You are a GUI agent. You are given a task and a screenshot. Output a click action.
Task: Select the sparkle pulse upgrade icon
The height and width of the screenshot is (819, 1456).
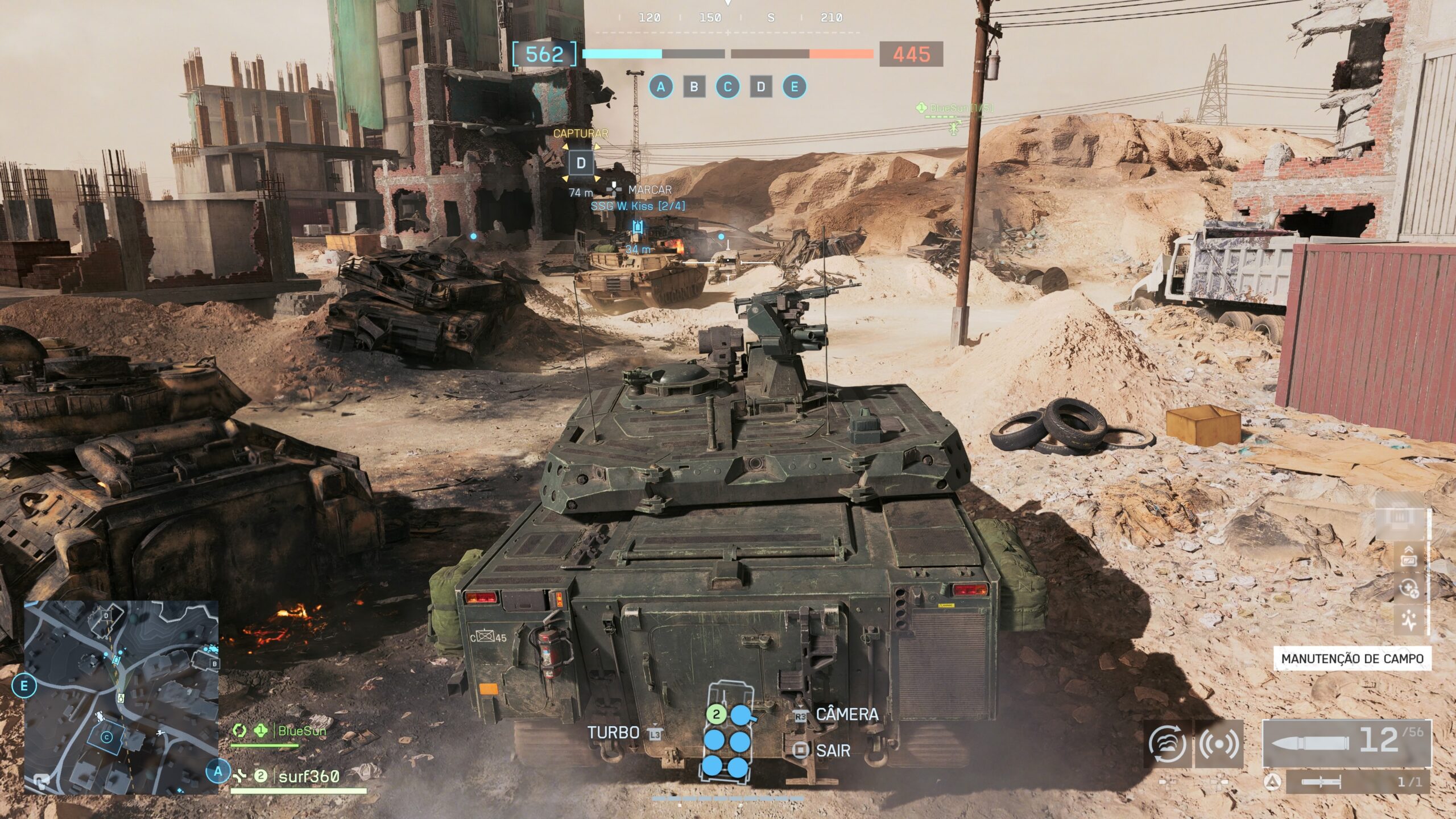tap(1409, 620)
